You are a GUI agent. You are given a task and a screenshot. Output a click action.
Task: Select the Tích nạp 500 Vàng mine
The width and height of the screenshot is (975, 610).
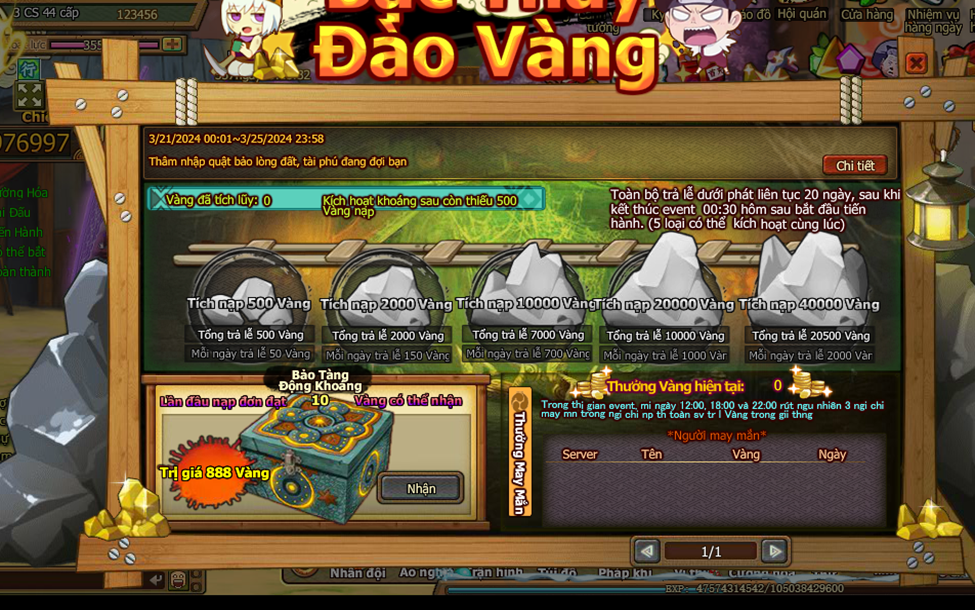(249, 288)
